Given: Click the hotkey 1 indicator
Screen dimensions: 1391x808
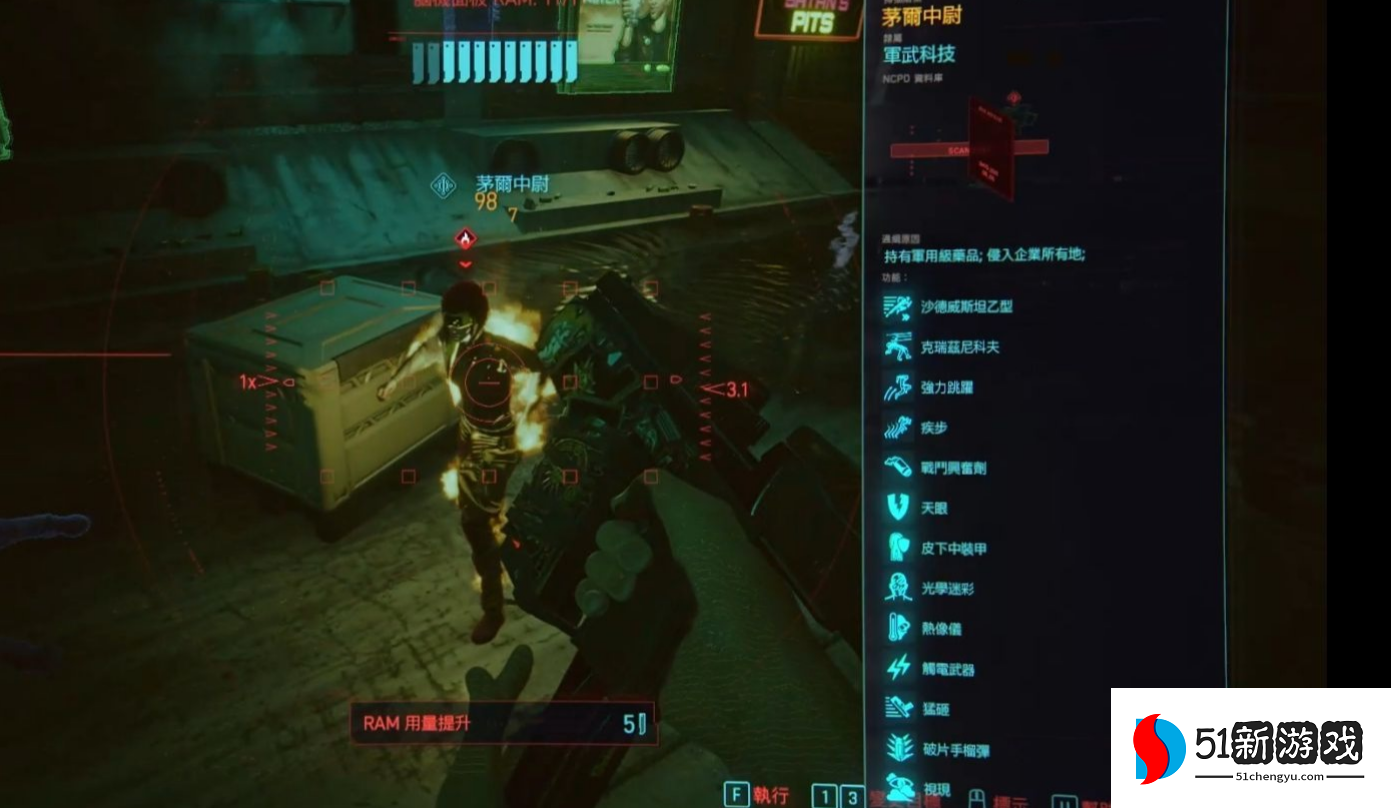Looking at the screenshot, I should [824, 796].
